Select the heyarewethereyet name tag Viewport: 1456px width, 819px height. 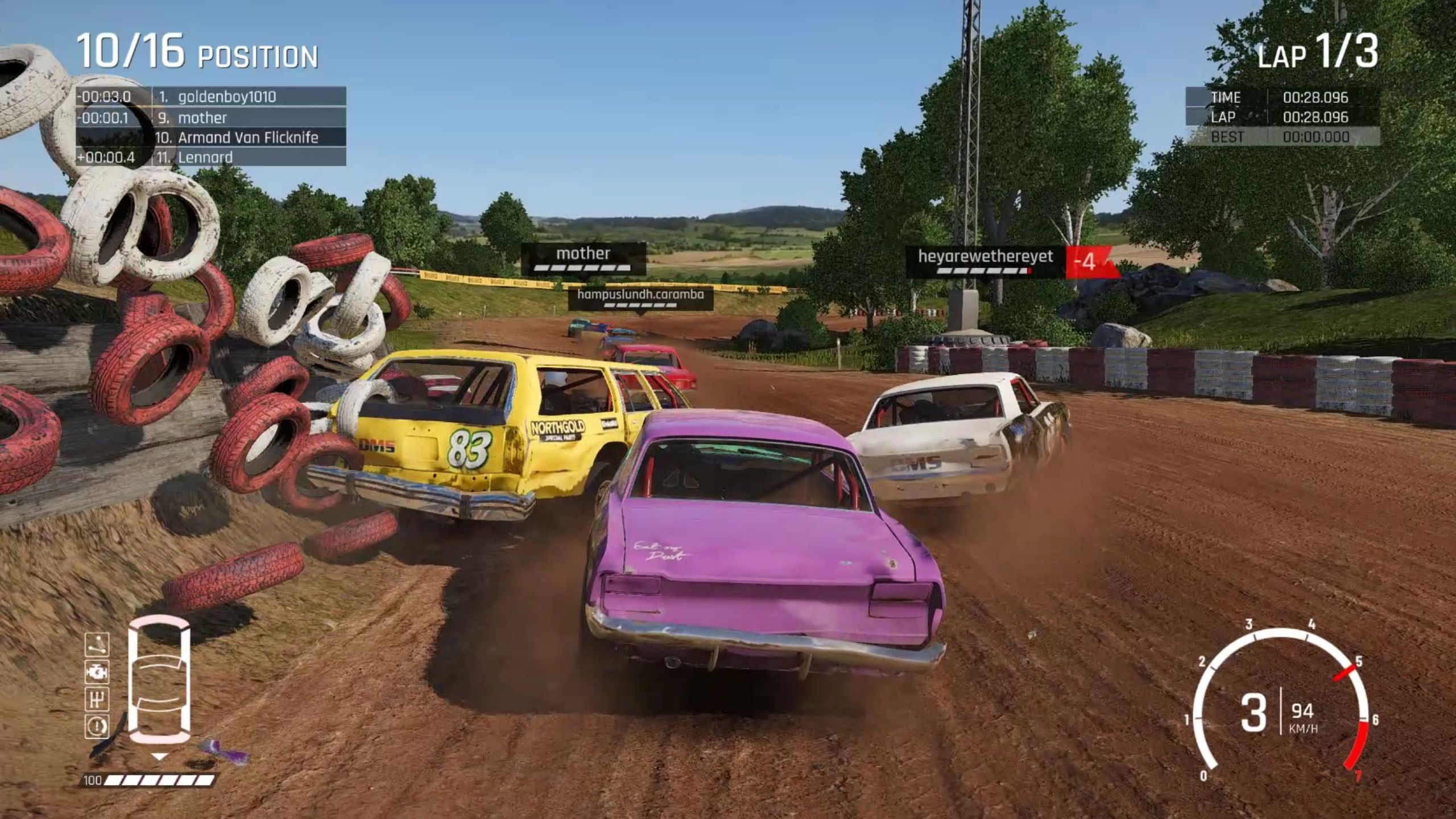(x=985, y=260)
